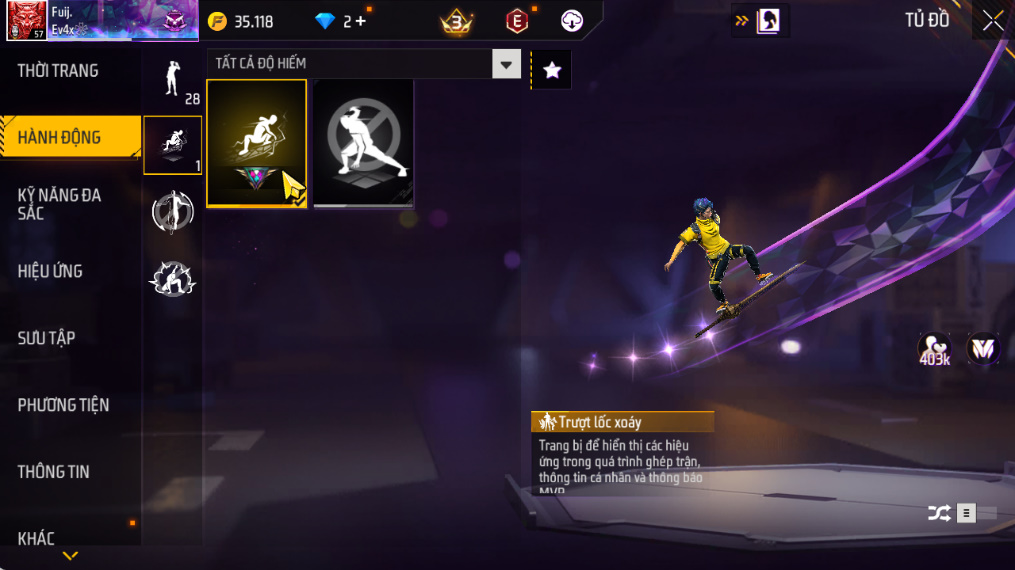1015x570 pixels.
Task: Open the player profile avatar
Action: [x=26, y=21]
